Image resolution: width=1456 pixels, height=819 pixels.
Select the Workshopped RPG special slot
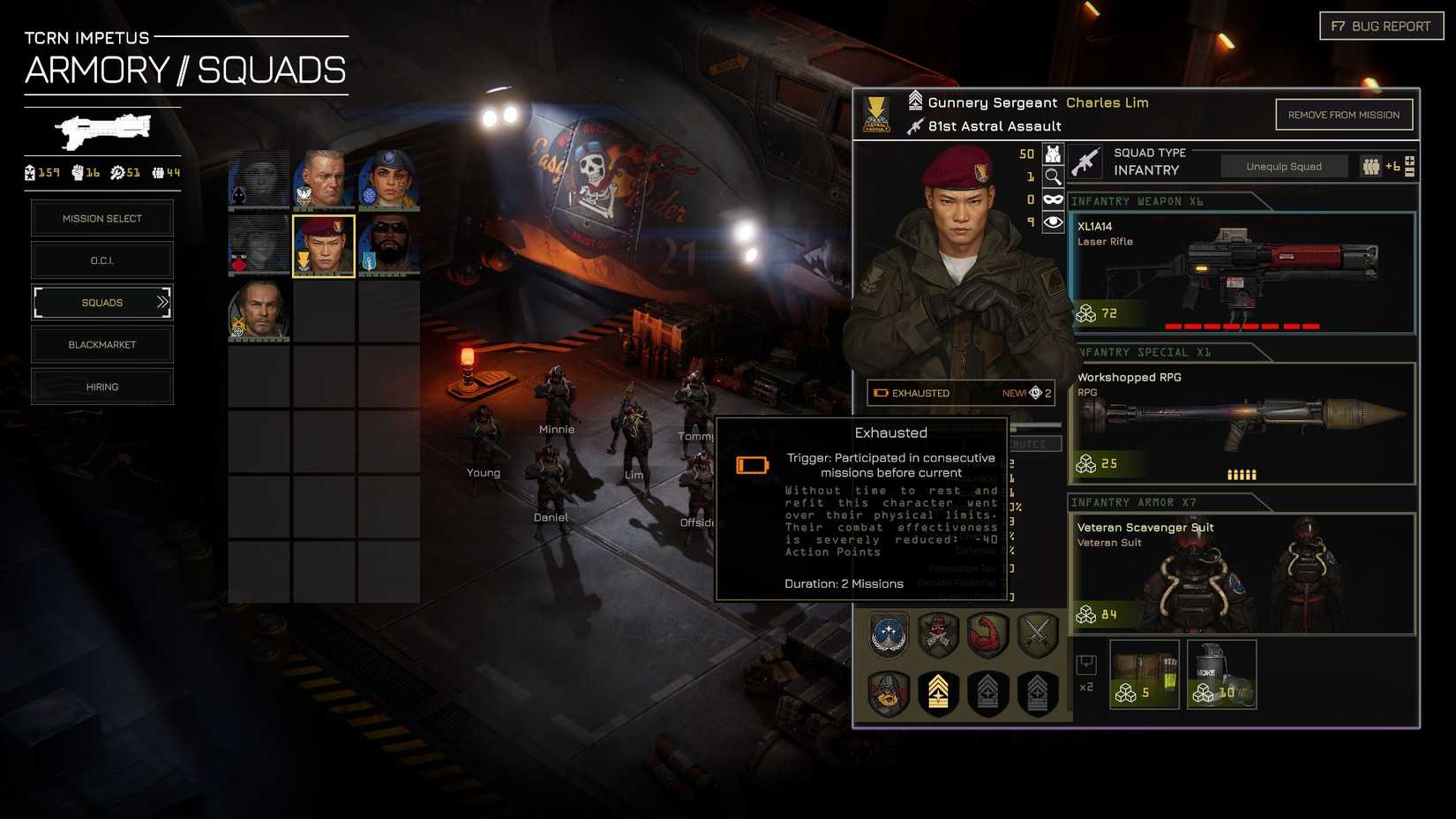1242,424
